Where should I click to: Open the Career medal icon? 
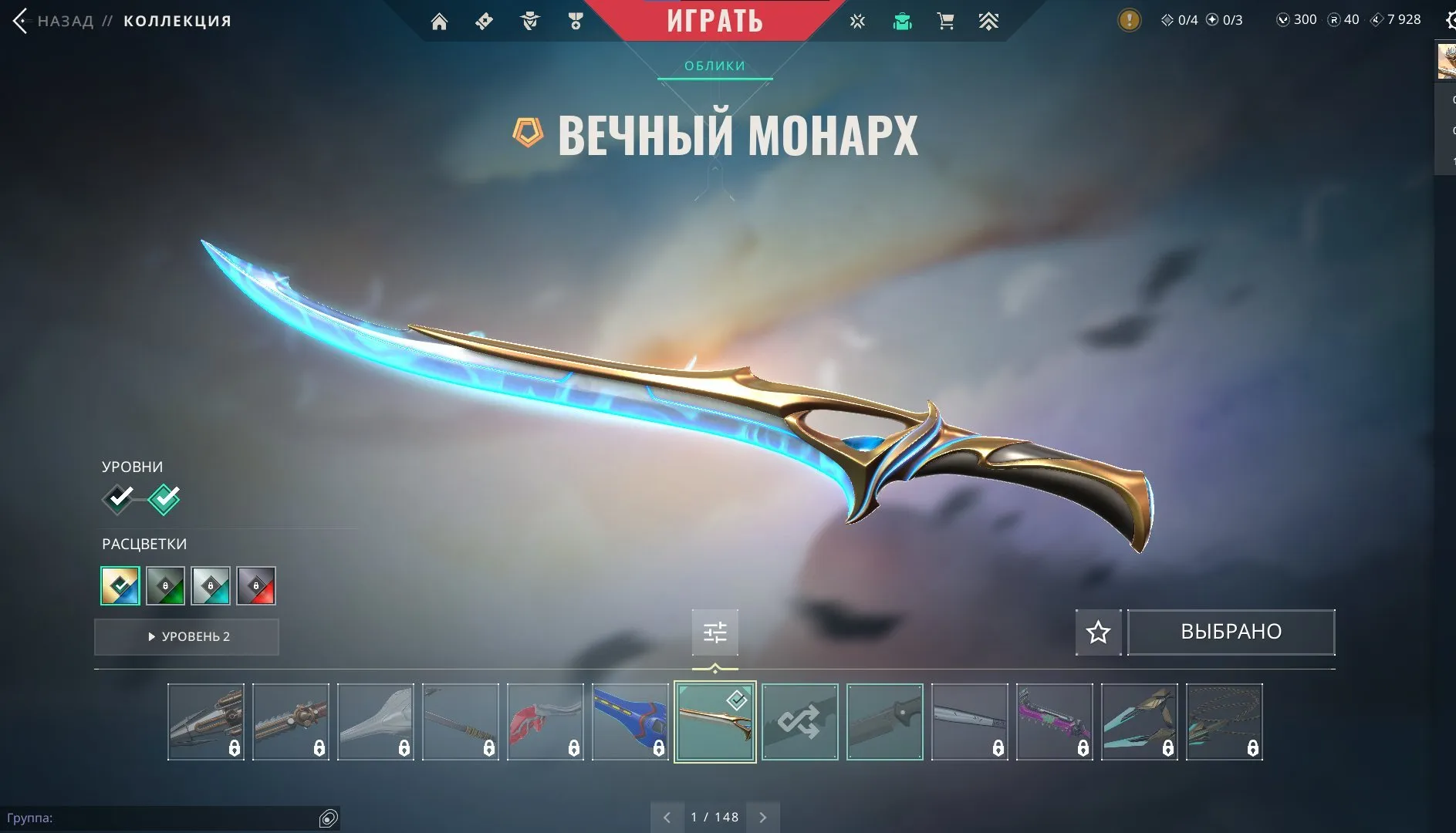tap(576, 21)
